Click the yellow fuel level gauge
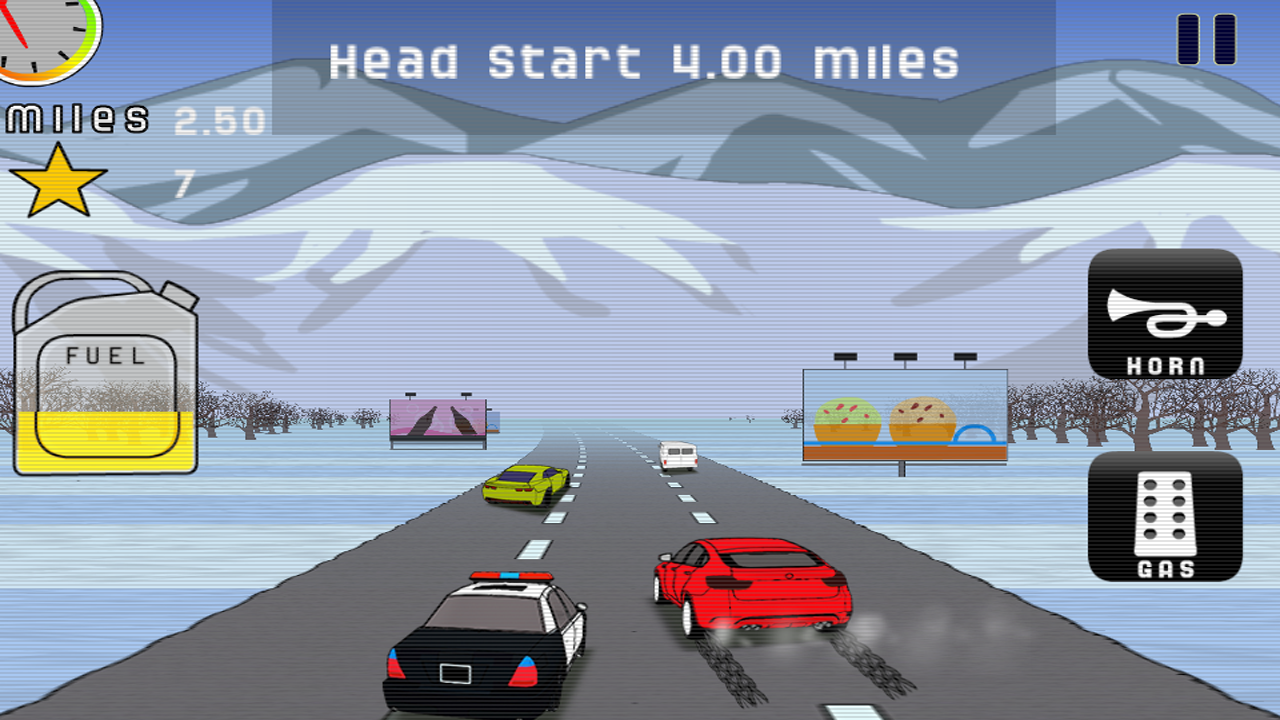Screen dimensions: 1280x720 coord(105,440)
